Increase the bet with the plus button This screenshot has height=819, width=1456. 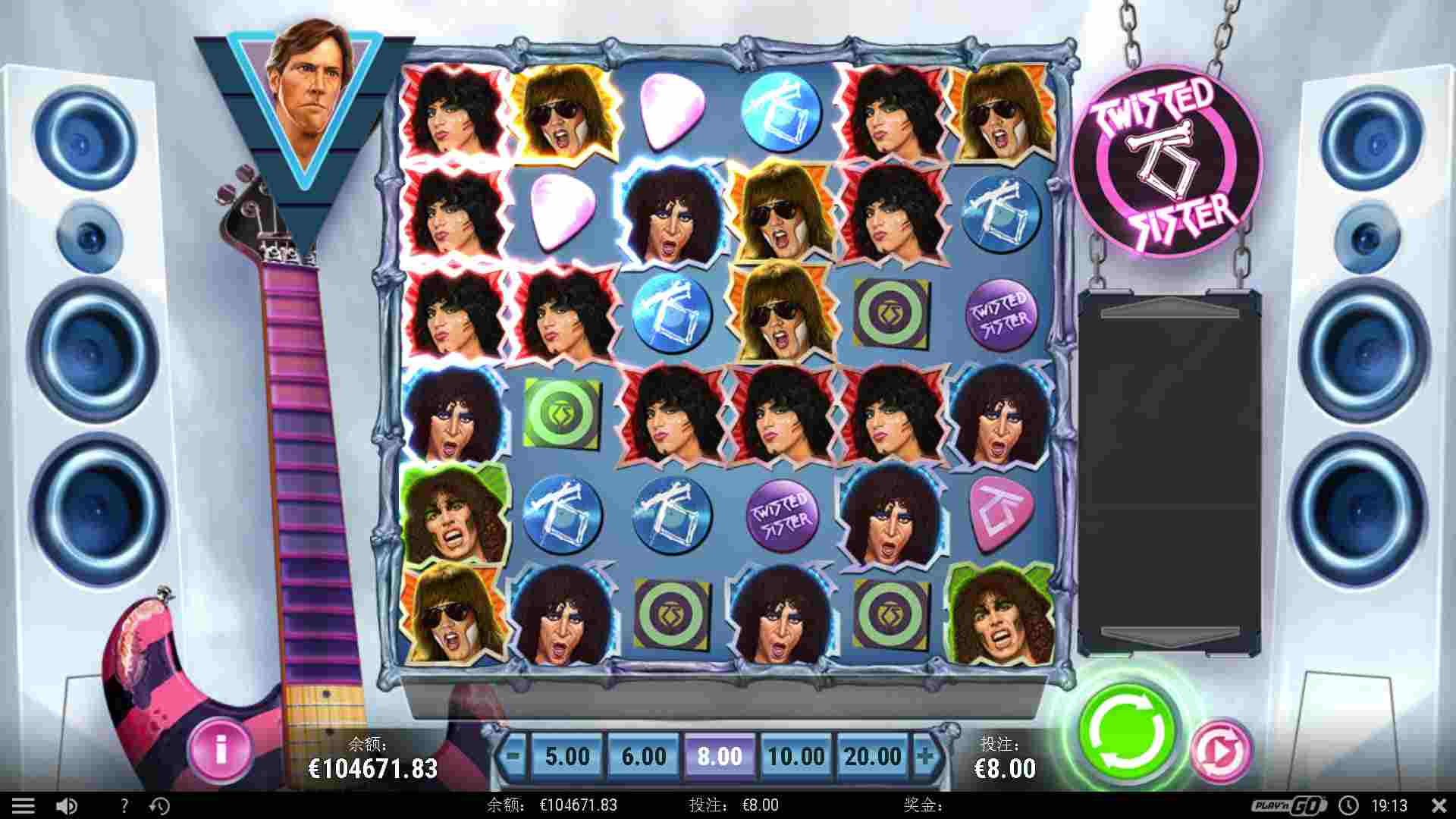tap(925, 756)
